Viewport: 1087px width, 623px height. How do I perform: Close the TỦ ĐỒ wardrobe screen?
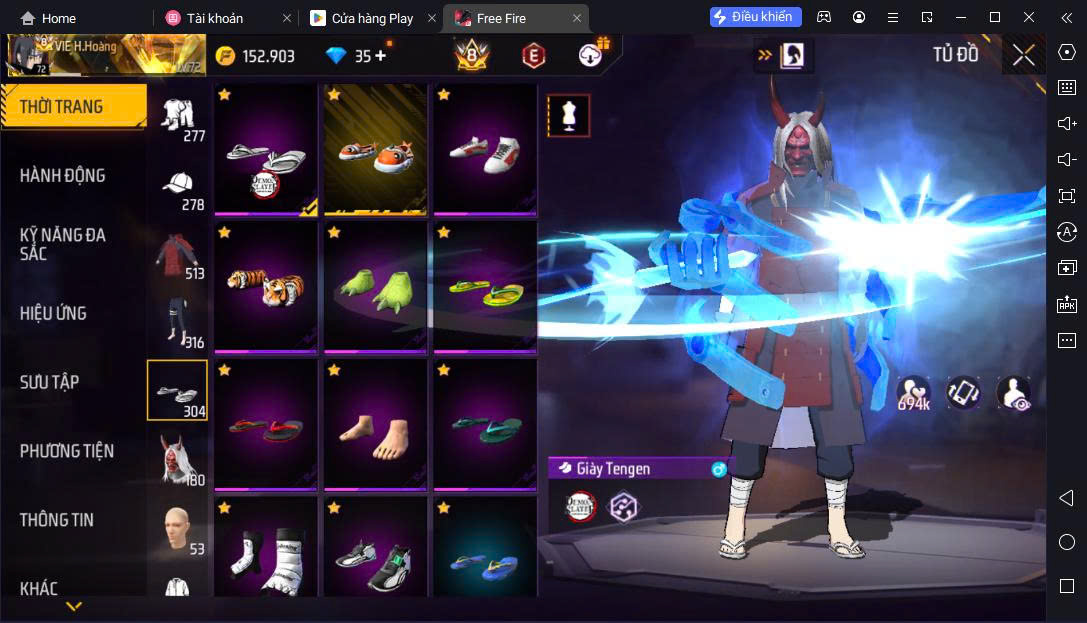pos(1023,55)
